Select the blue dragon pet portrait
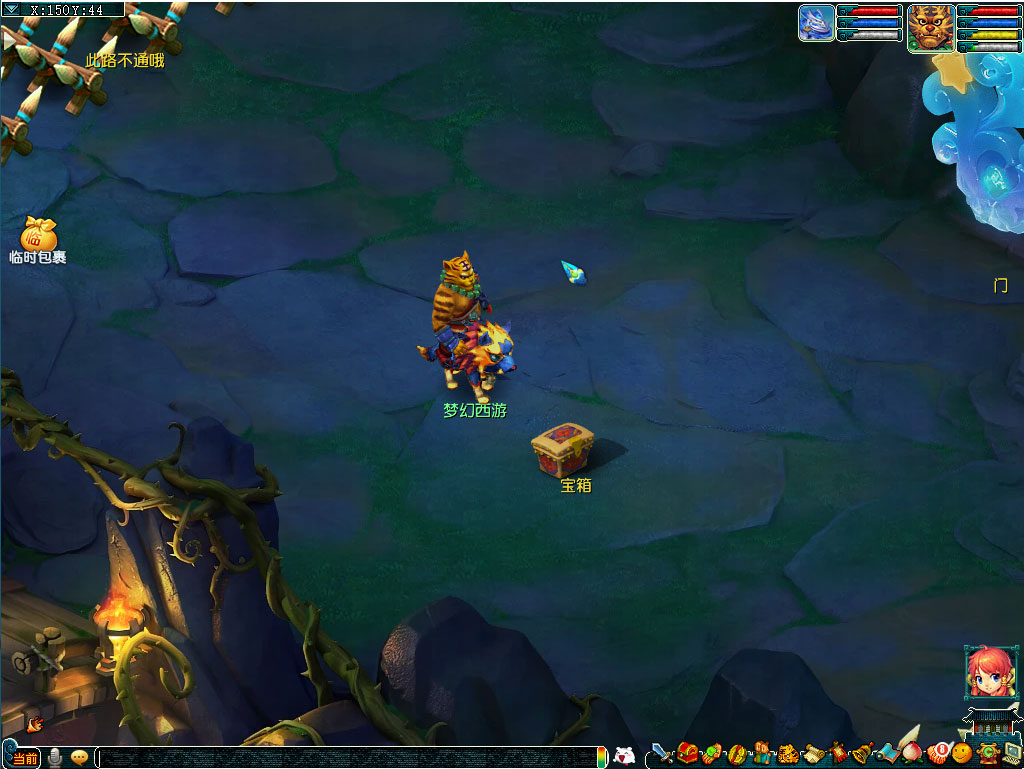Screen dimensions: 1024x769 pyautogui.click(x=816, y=23)
